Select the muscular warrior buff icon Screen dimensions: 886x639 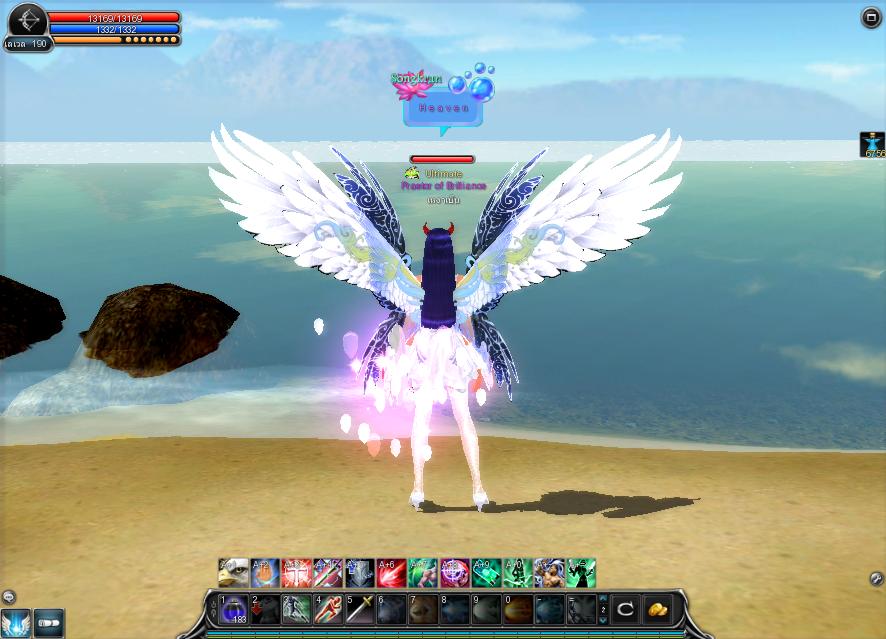pyautogui.click(x=549, y=573)
